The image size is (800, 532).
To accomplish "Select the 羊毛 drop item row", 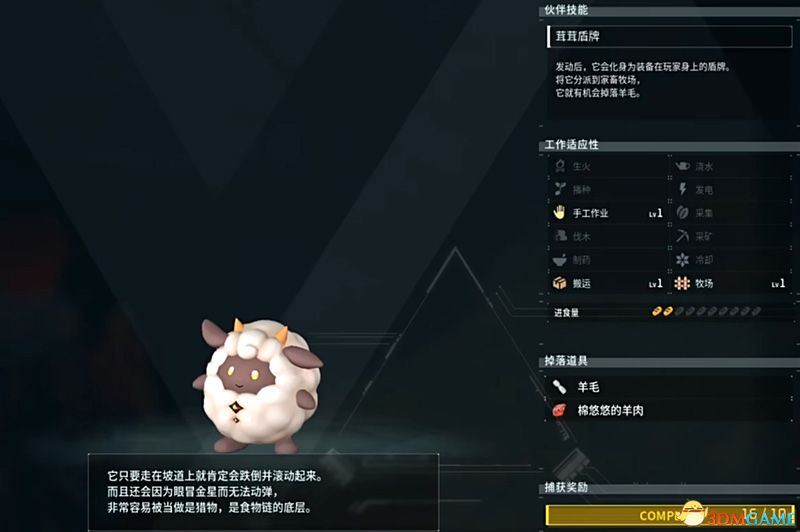I will click(x=668, y=386).
